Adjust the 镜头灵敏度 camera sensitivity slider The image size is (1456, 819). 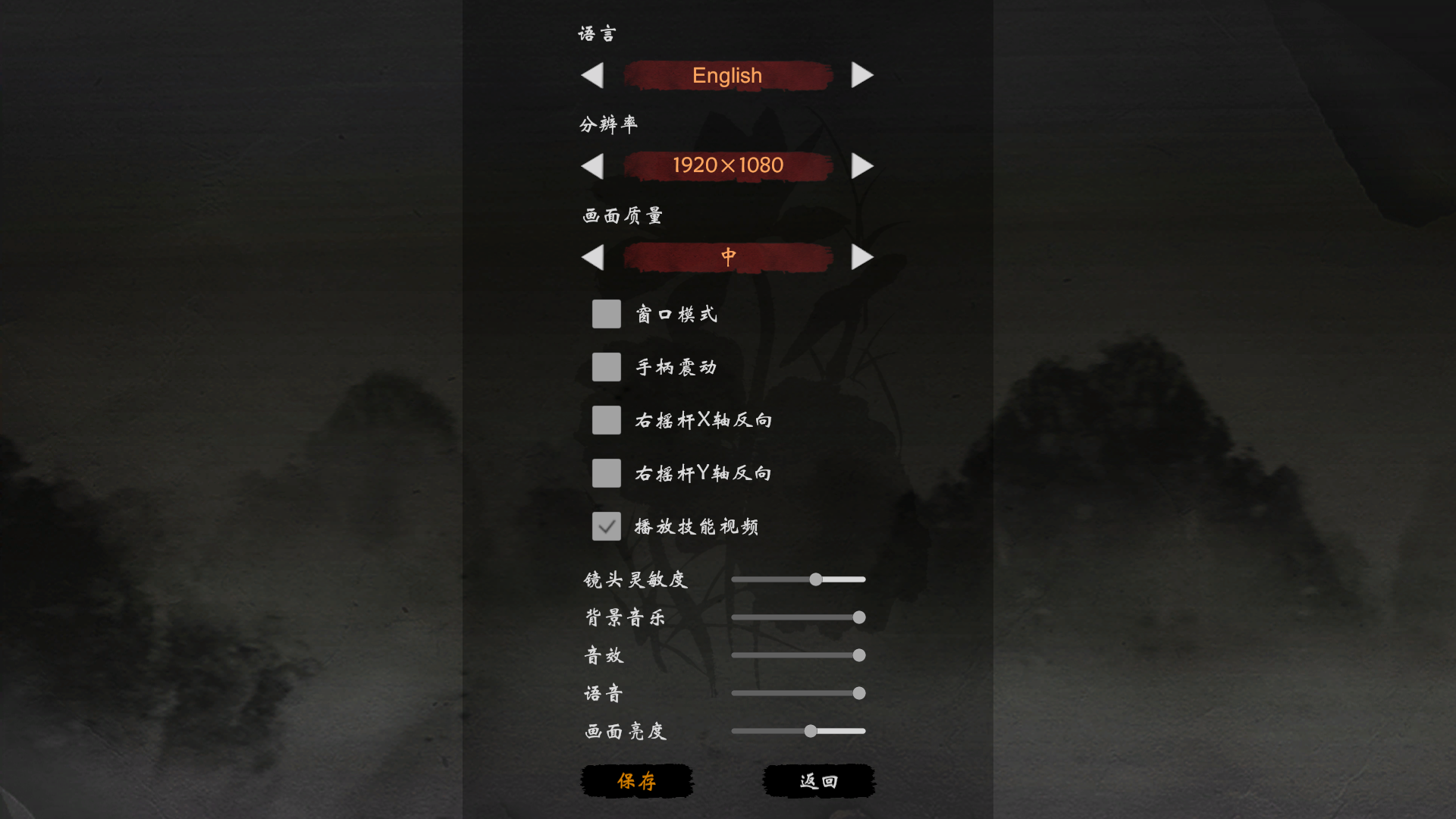coord(814,579)
